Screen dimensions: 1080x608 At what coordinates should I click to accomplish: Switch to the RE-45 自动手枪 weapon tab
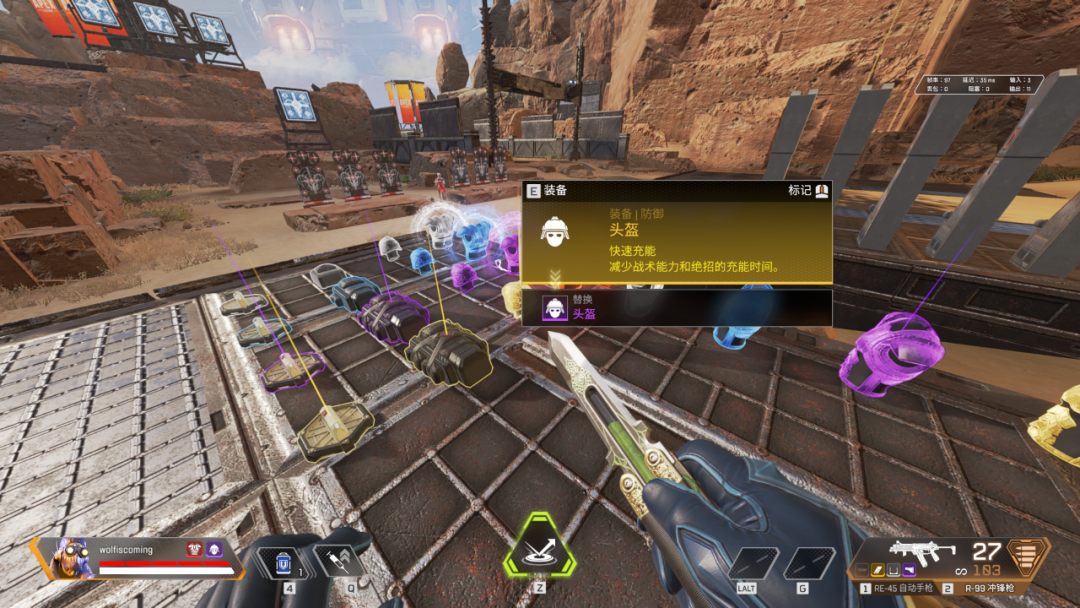(x=900, y=589)
